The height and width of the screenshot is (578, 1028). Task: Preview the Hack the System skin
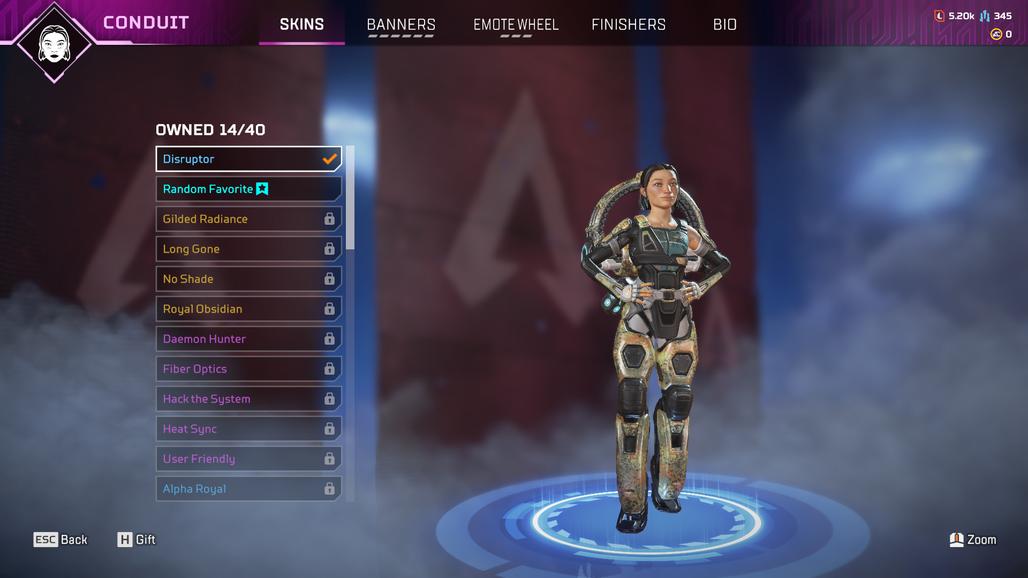tap(248, 399)
